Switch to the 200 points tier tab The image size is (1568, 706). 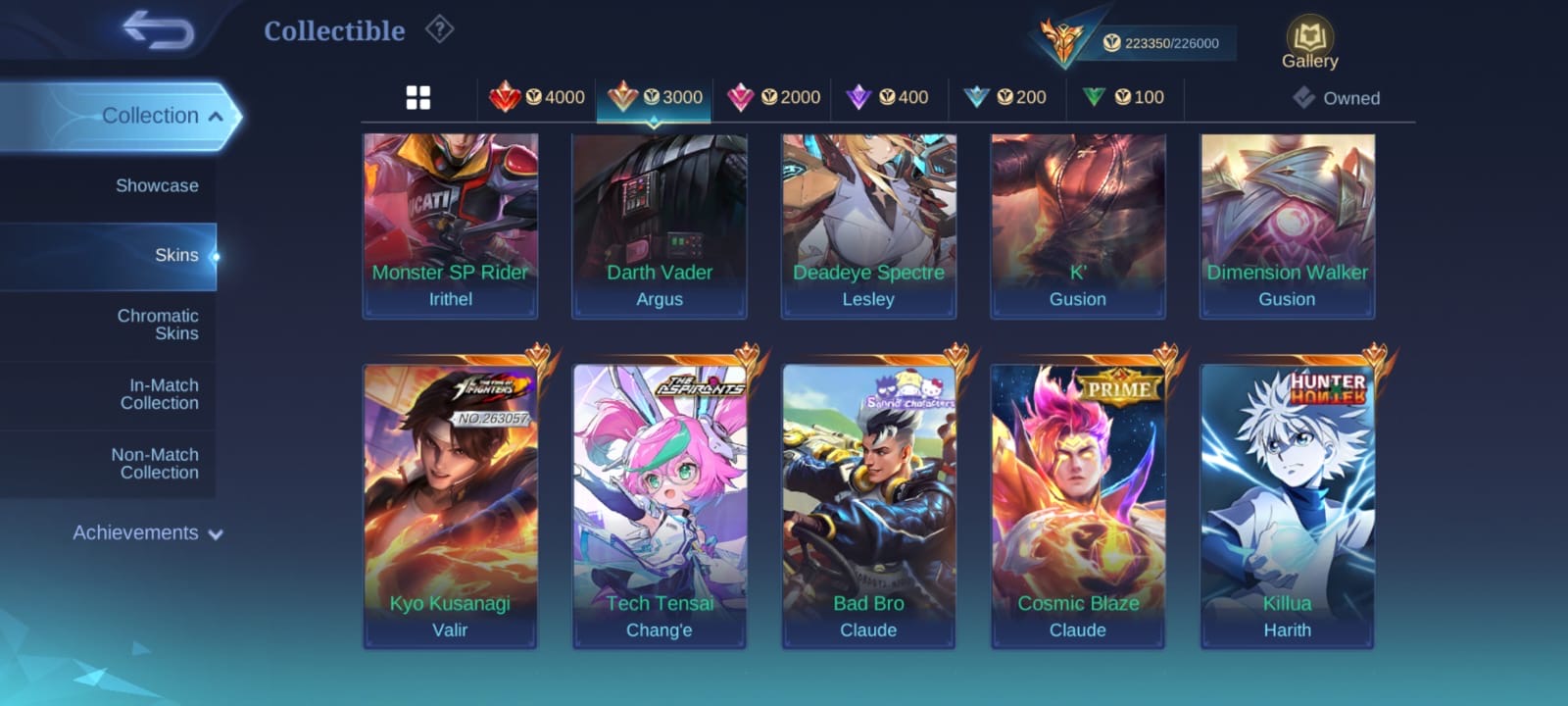tap(1005, 98)
